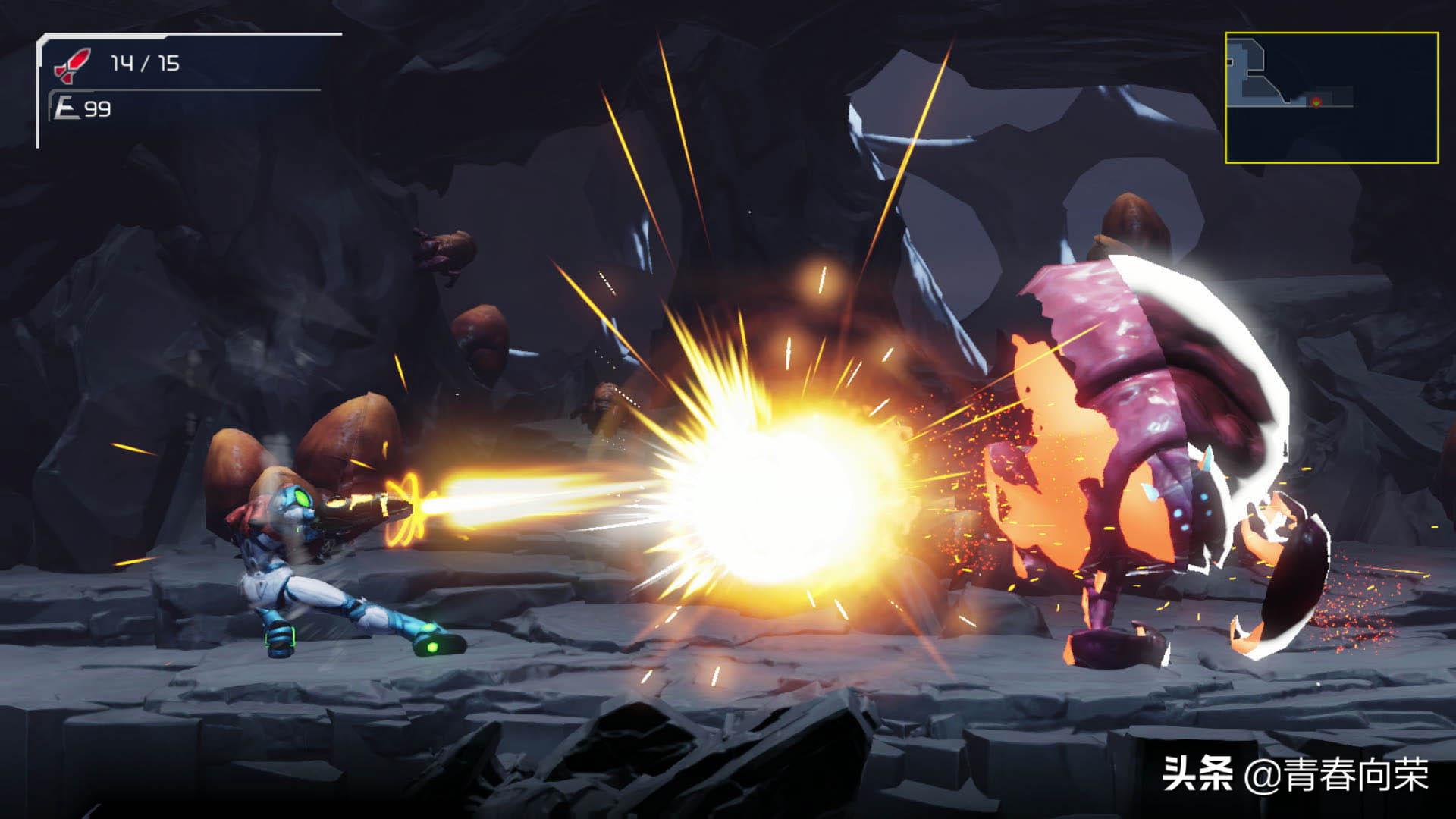
Task: Select the red missile icon
Action: (x=71, y=64)
